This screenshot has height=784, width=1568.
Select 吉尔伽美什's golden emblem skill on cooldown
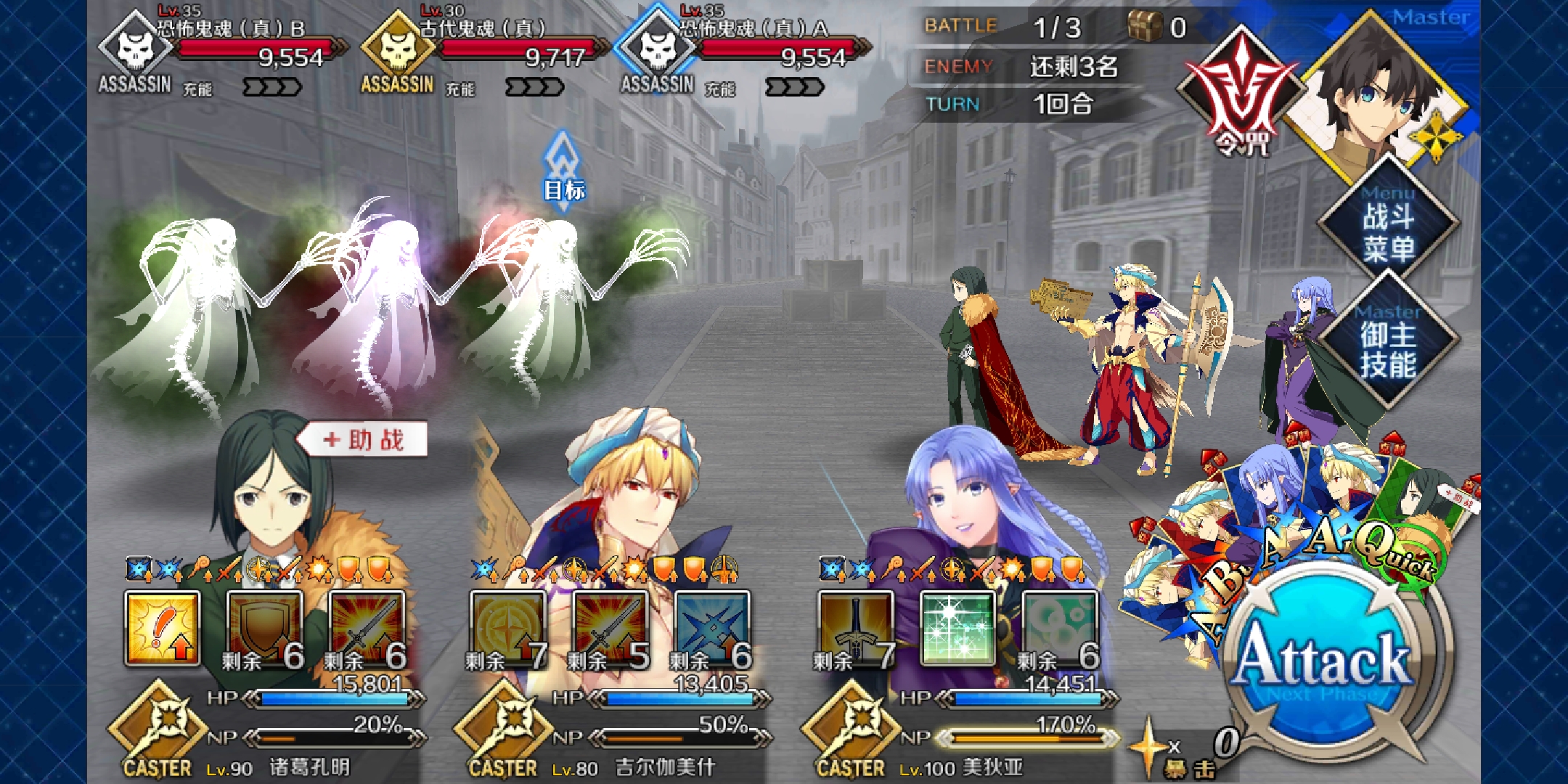pos(507,629)
